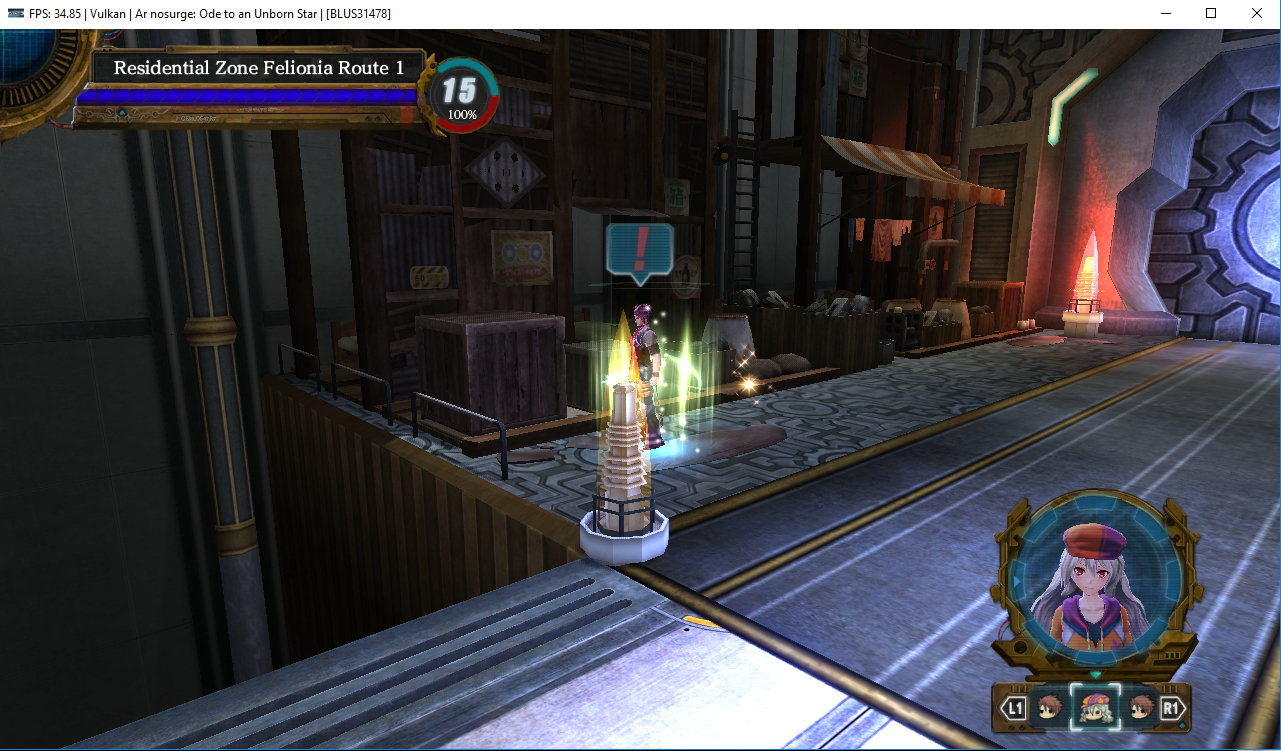The height and width of the screenshot is (751, 1281).
Task: Select the highlighted chibi icon with the purple cap
Action: pyautogui.click(x=1093, y=709)
